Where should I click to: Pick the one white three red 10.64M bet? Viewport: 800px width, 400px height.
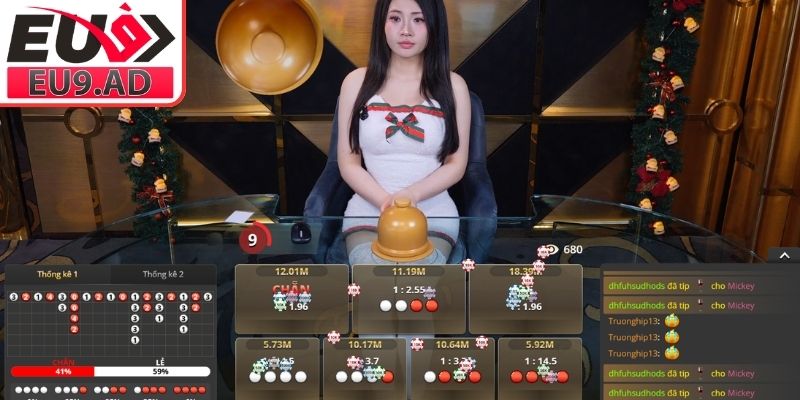[x=451, y=368]
